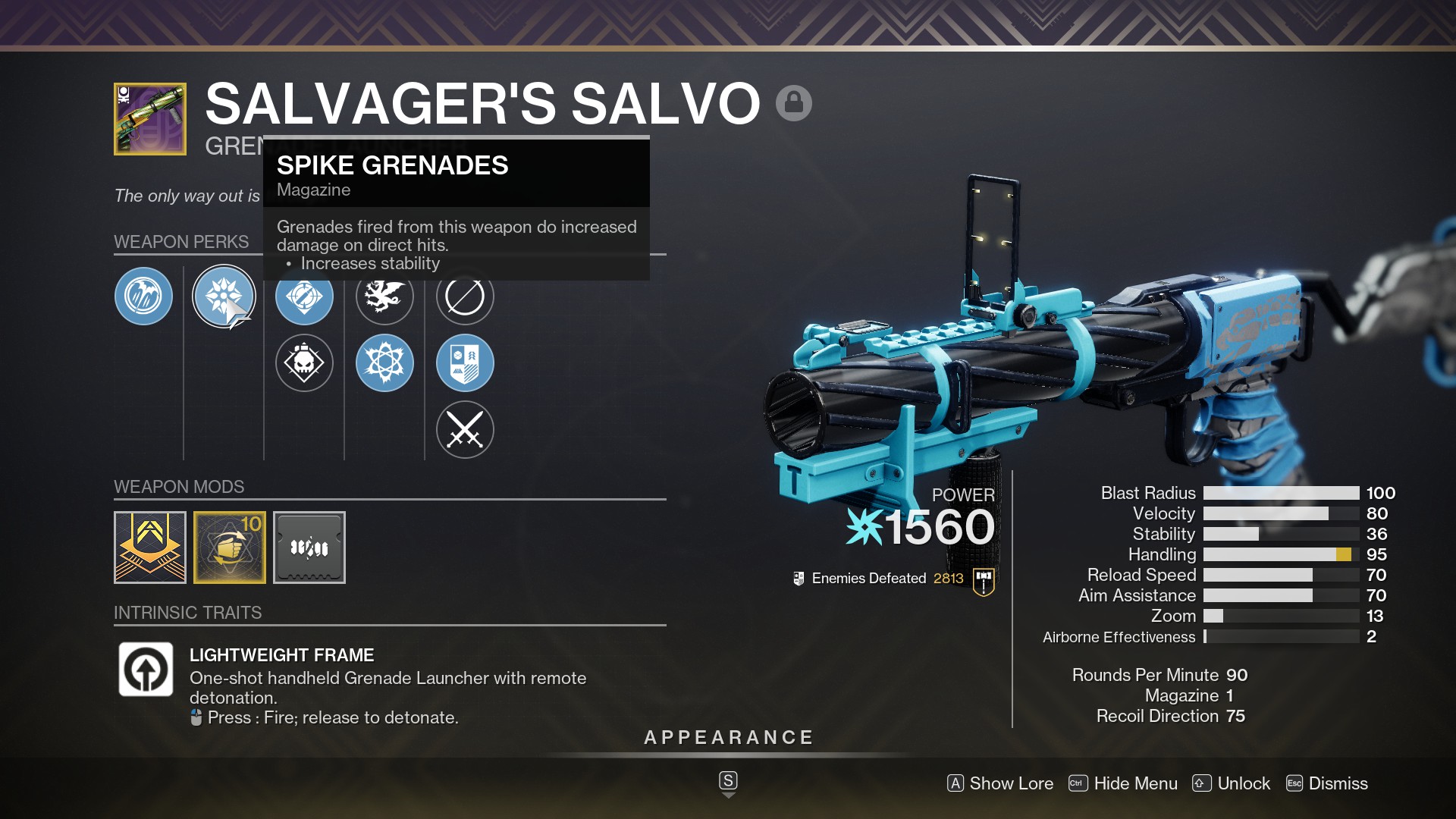The width and height of the screenshot is (1456, 819).
Task: Select the dragon-emblazoned trait perk
Action: pos(385,297)
